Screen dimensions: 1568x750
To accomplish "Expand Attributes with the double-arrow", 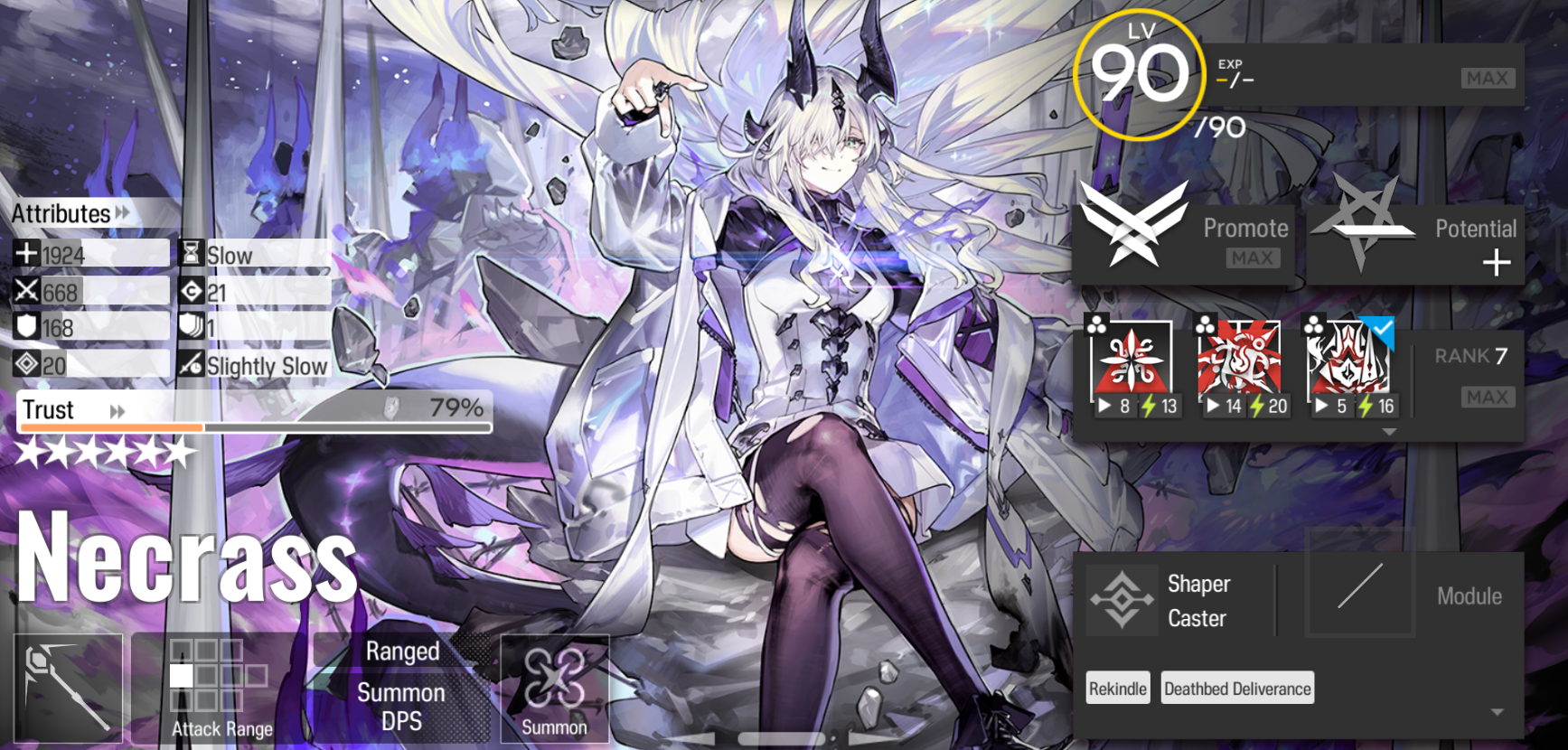I will click(x=122, y=214).
